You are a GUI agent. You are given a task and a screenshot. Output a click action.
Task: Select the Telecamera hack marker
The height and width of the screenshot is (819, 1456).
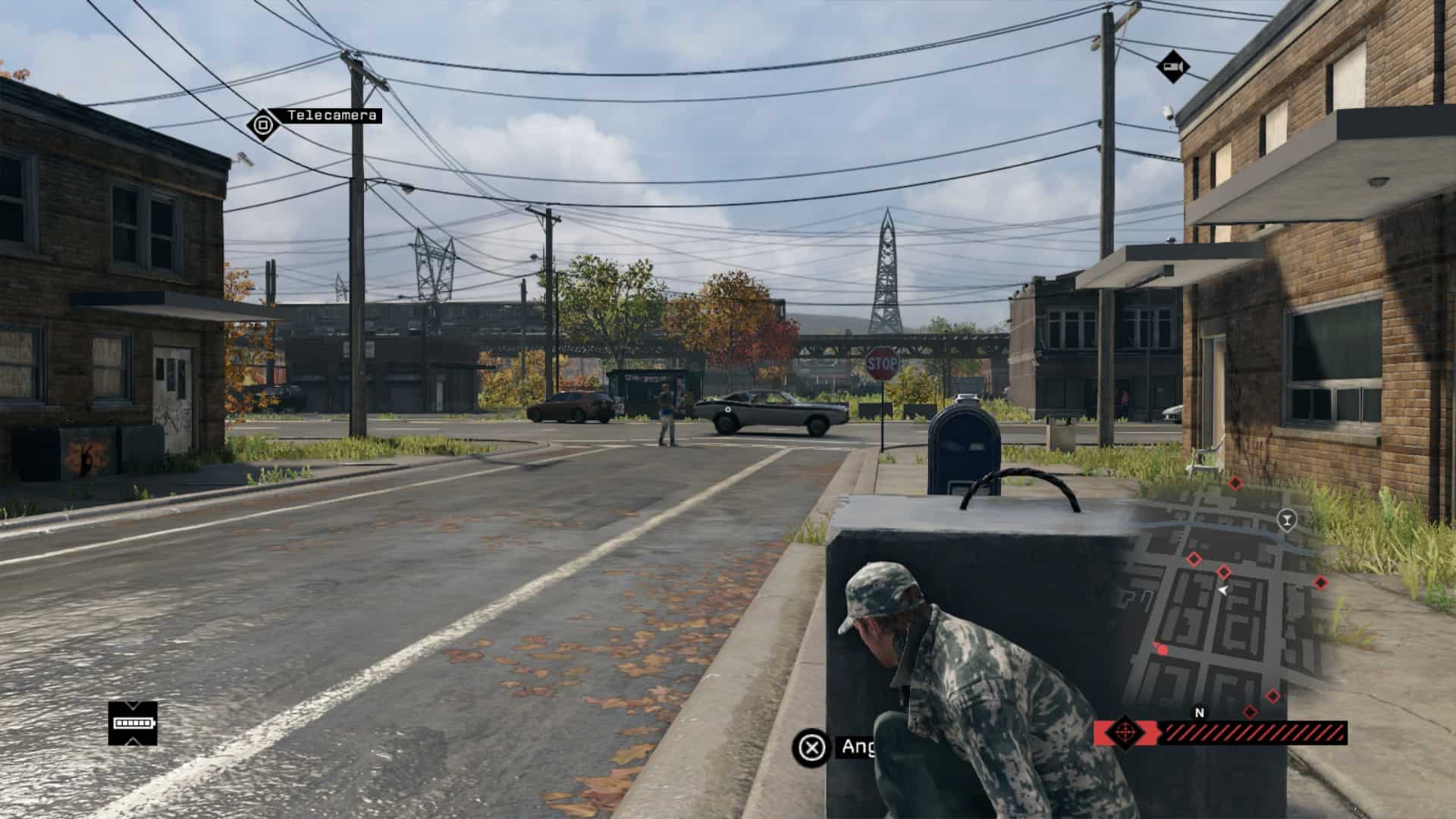click(263, 124)
